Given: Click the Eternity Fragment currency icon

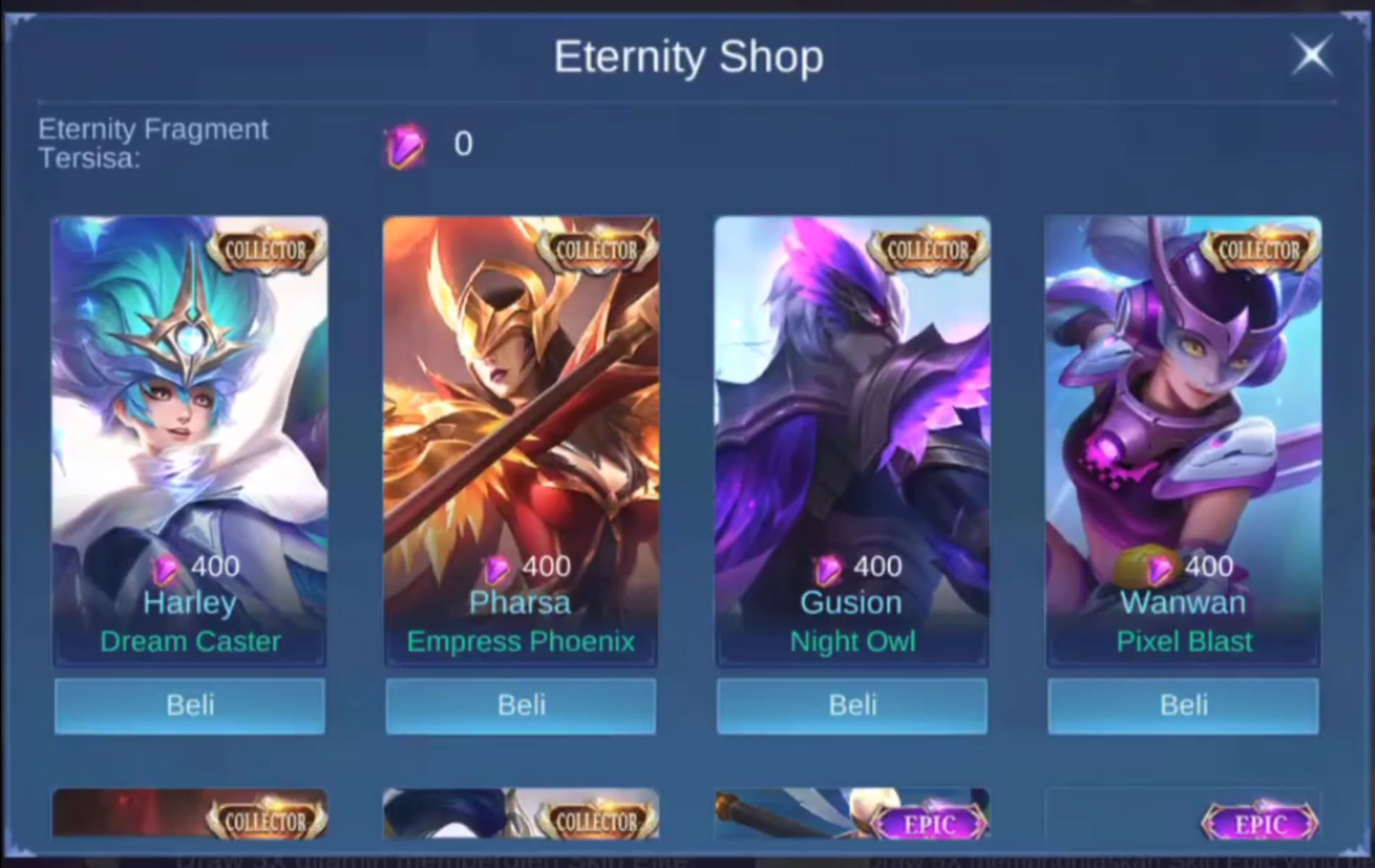Looking at the screenshot, I should coord(403,144).
